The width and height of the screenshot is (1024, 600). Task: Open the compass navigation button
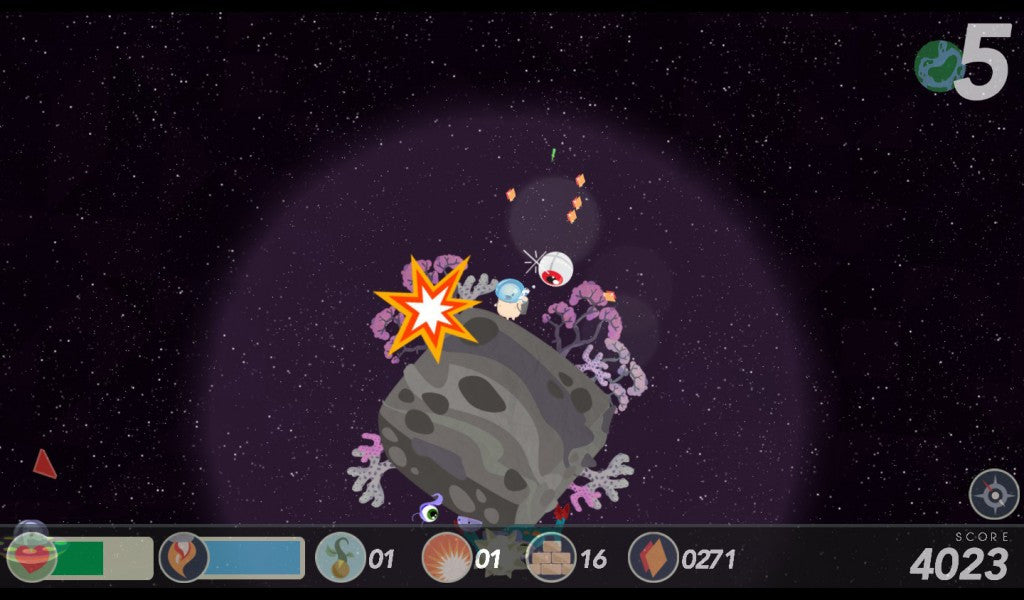[x=993, y=493]
